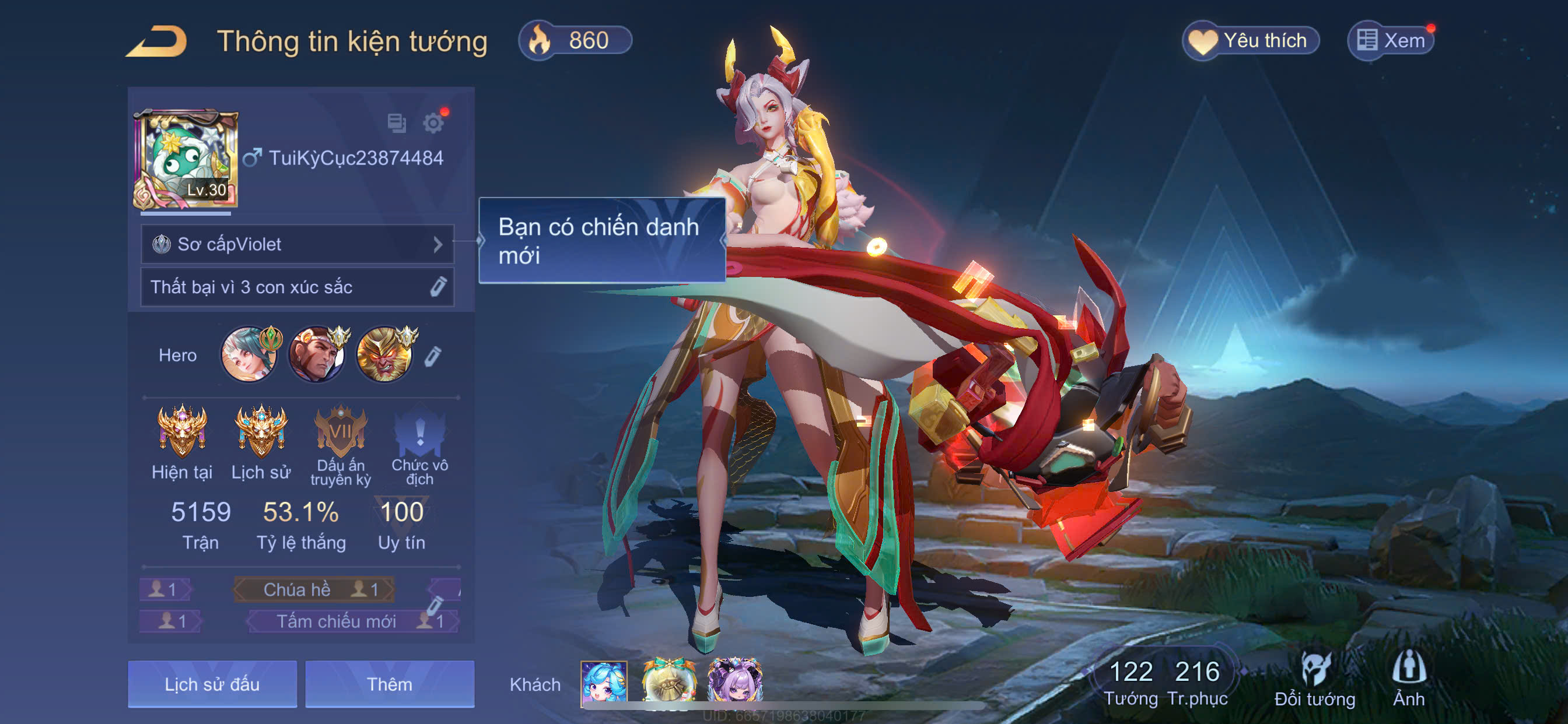Open the Dấu ấn truyền kỳ badge
1568x724 pixels.
coord(340,433)
